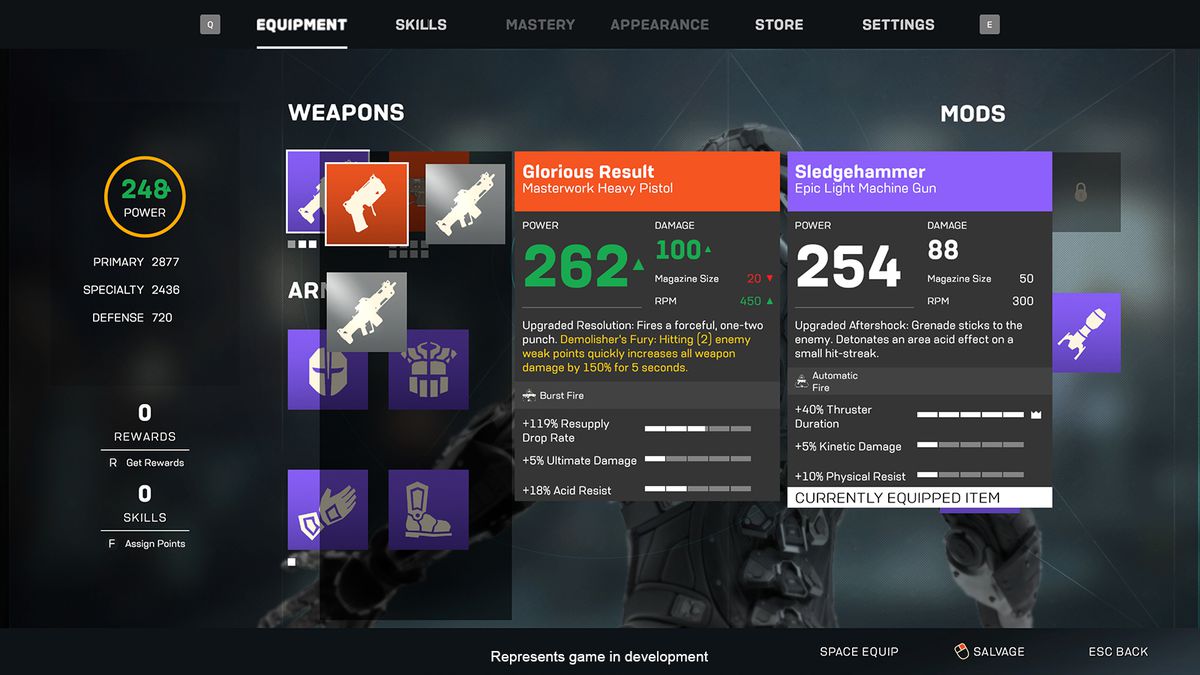Go to the Mastery tab
Viewport: 1200px width, 675px height.
tap(540, 25)
